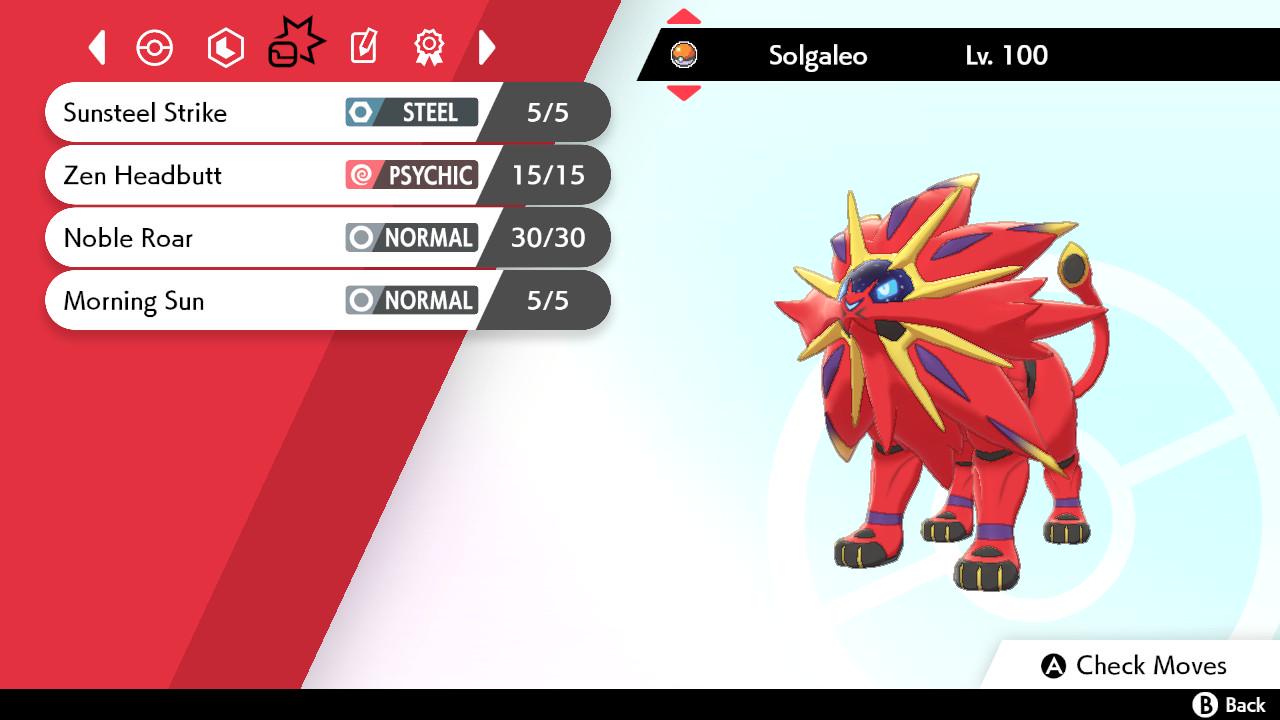Open Check Moves

pos(1134,666)
